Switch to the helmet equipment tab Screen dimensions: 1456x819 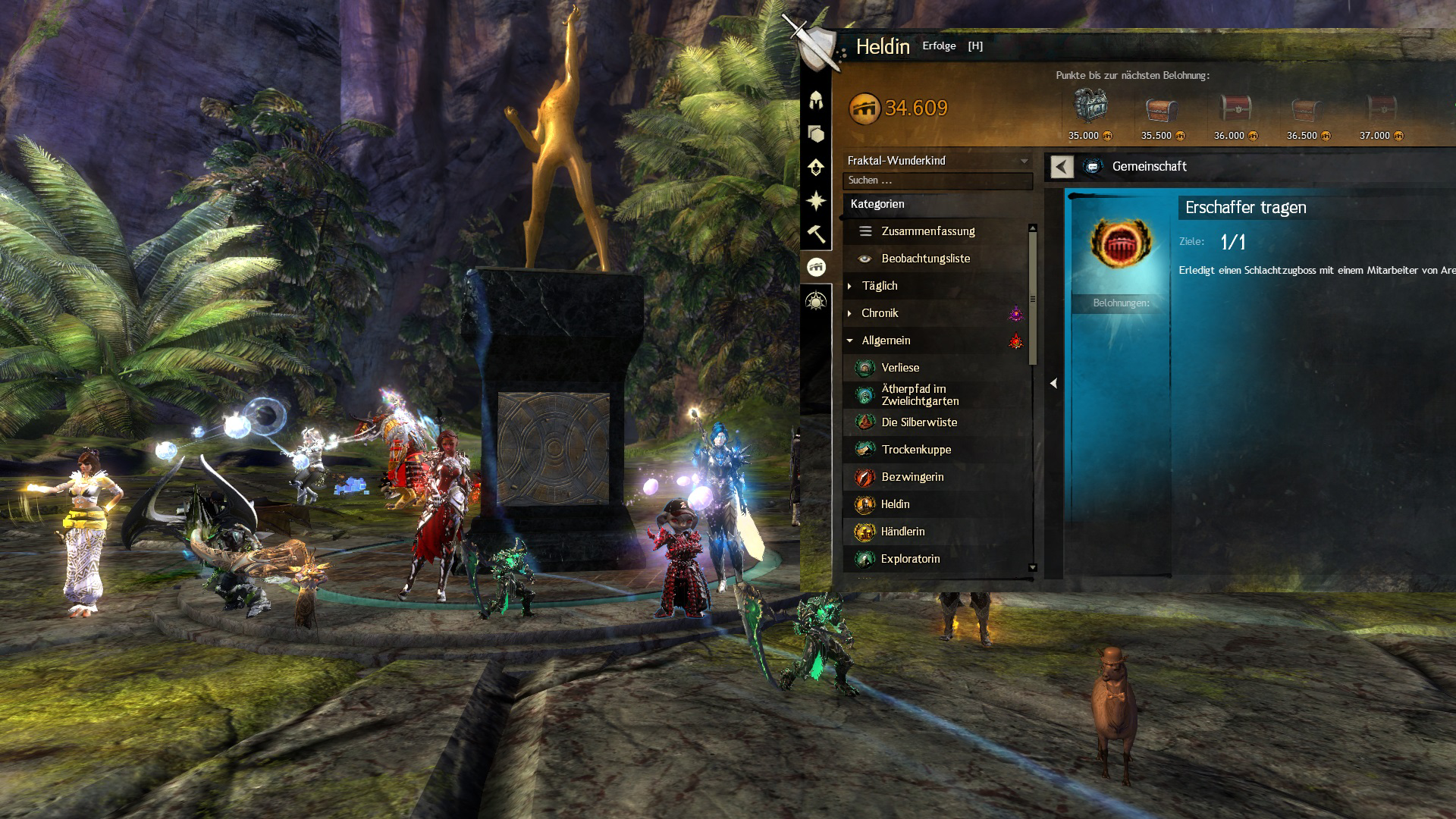point(816,100)
